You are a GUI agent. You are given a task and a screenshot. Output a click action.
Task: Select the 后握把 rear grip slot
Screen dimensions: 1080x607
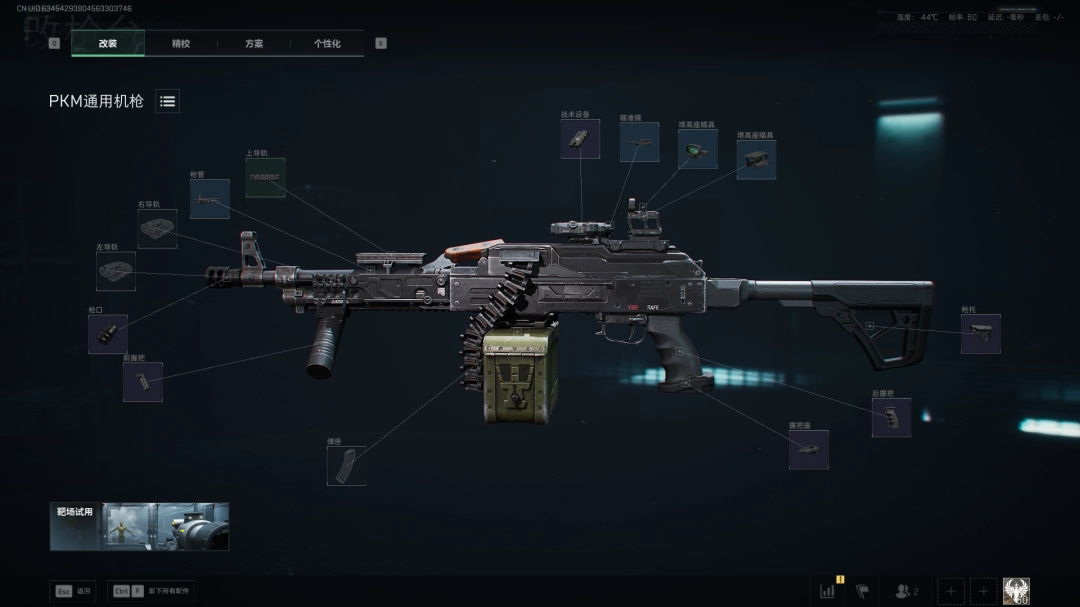tap(891, 417)
